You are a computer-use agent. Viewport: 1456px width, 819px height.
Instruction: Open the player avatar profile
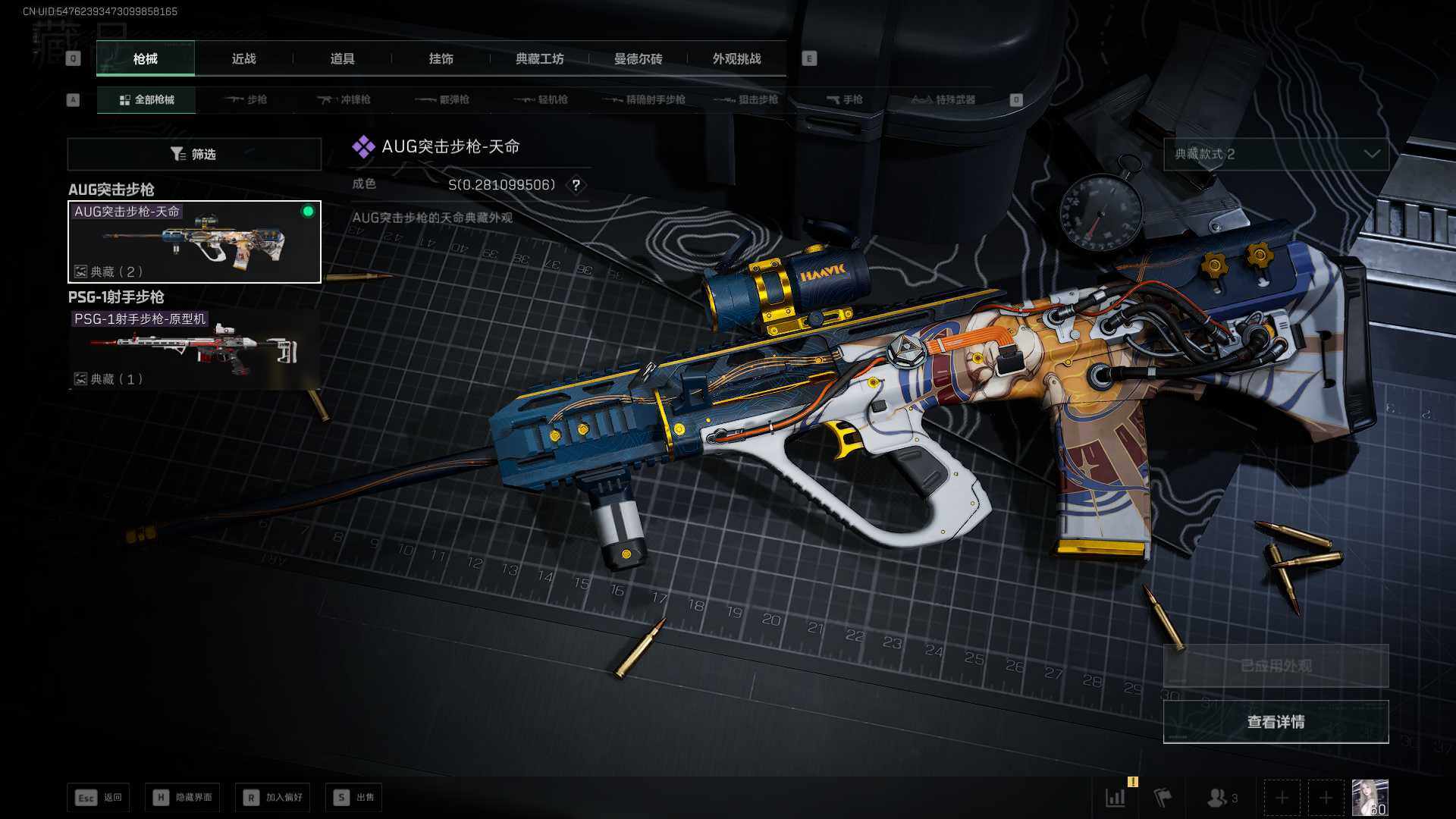coord(1370,798)
